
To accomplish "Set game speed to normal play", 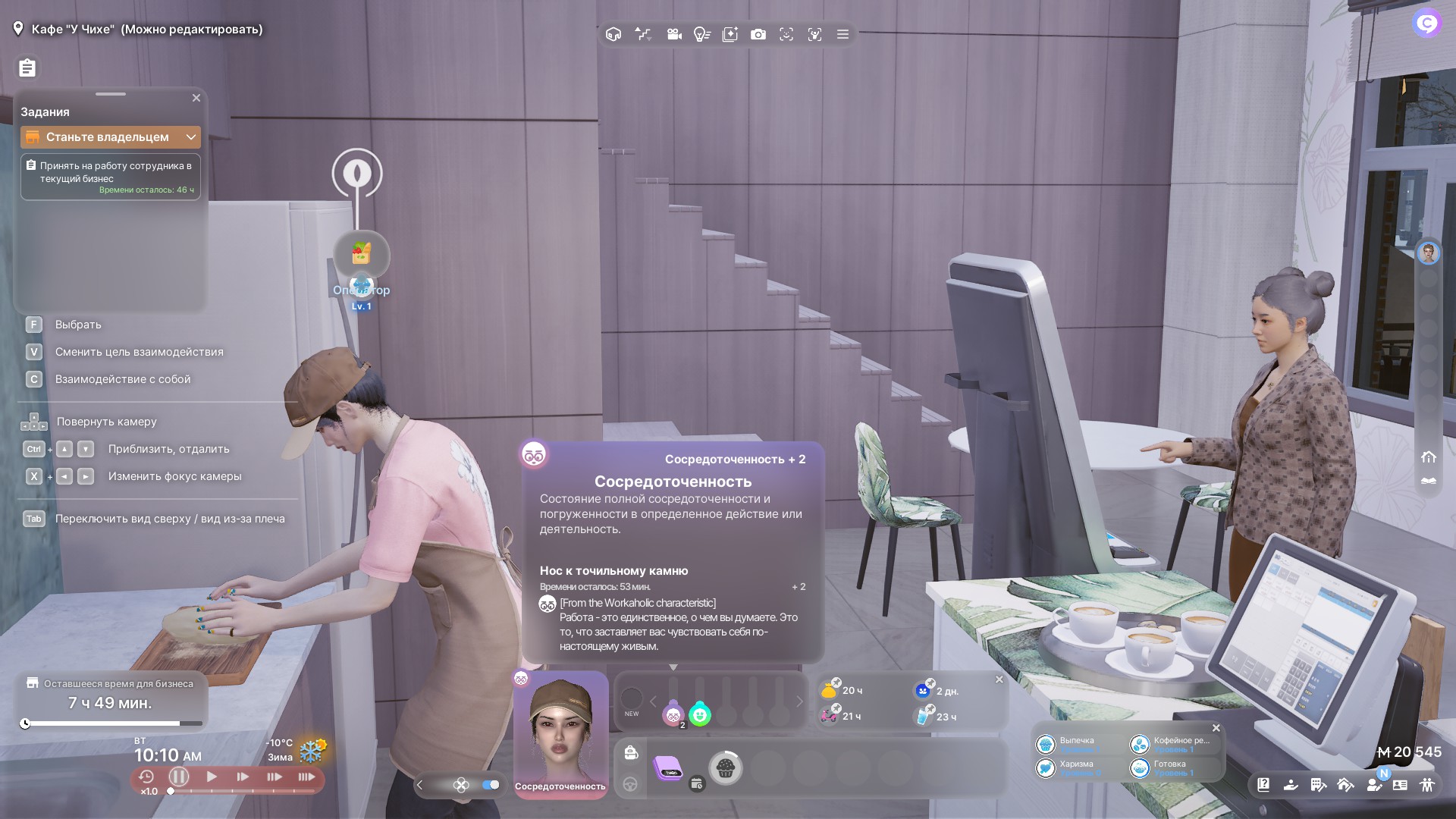I will (x=212, y=777).
